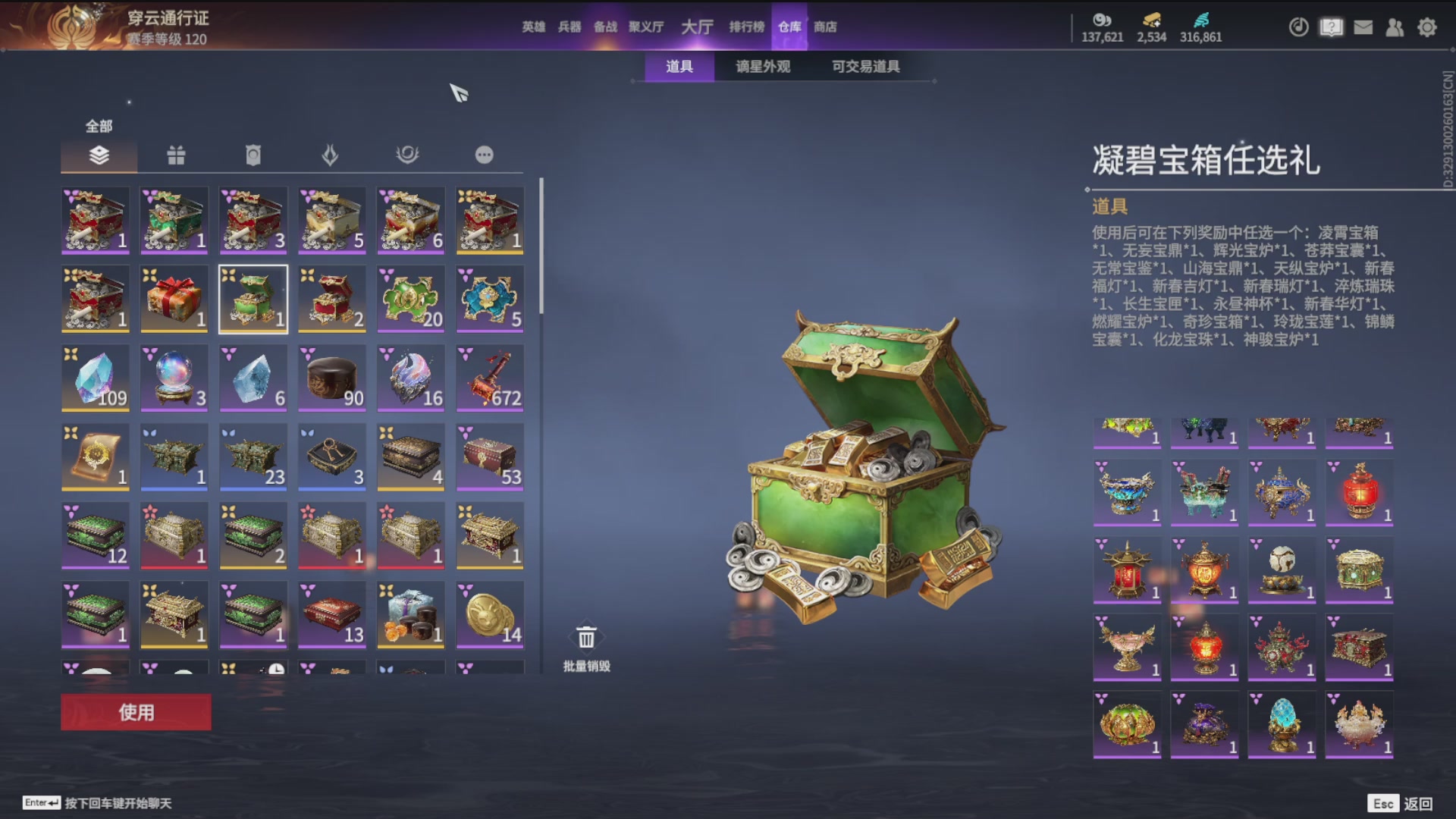Select the flame category filter icon
This screenshot has width=1456, height=819.
(x=331, y=155)
